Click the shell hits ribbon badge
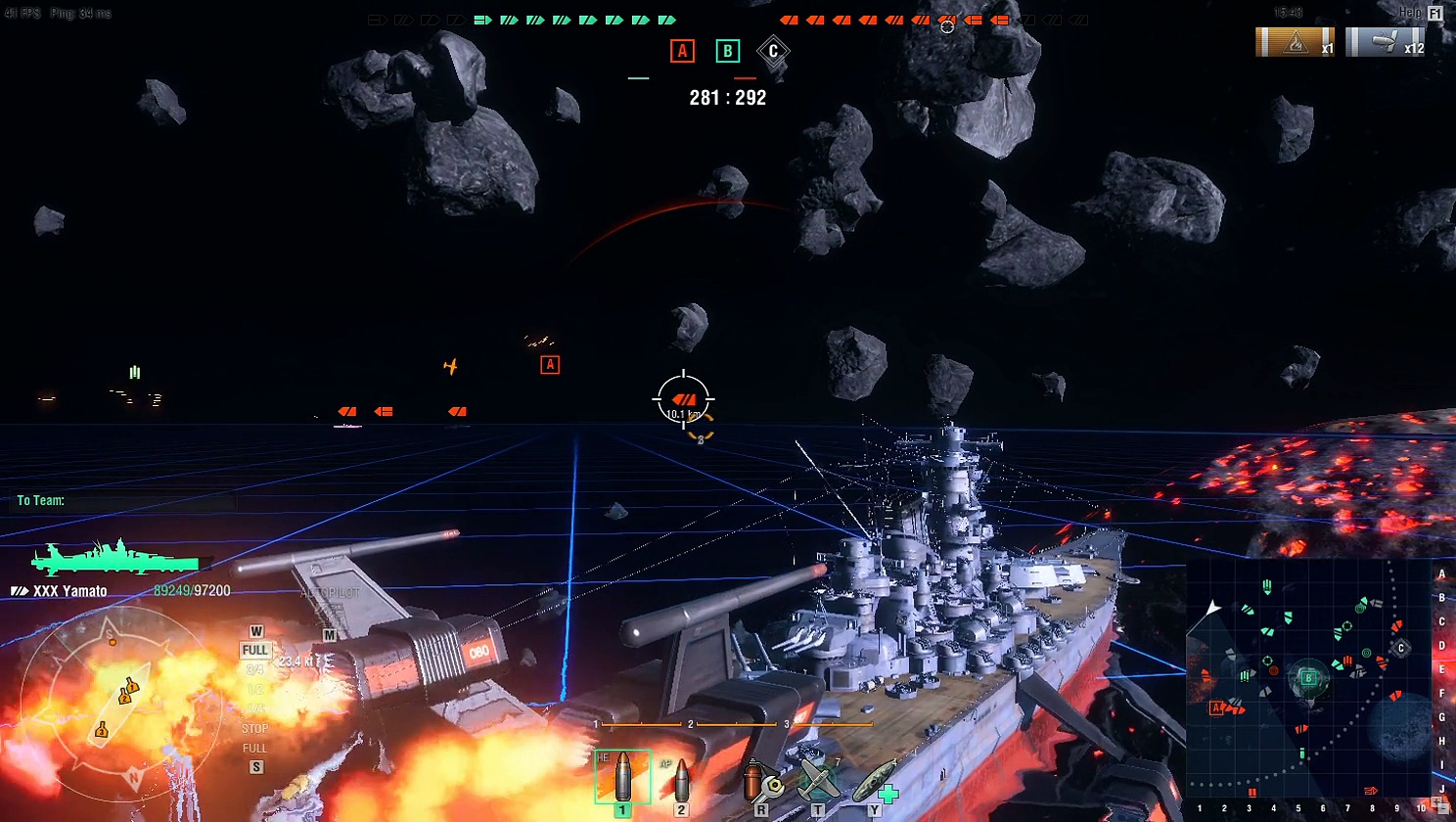Viewport: 1456px width, 822px height. click(1385, 42)
